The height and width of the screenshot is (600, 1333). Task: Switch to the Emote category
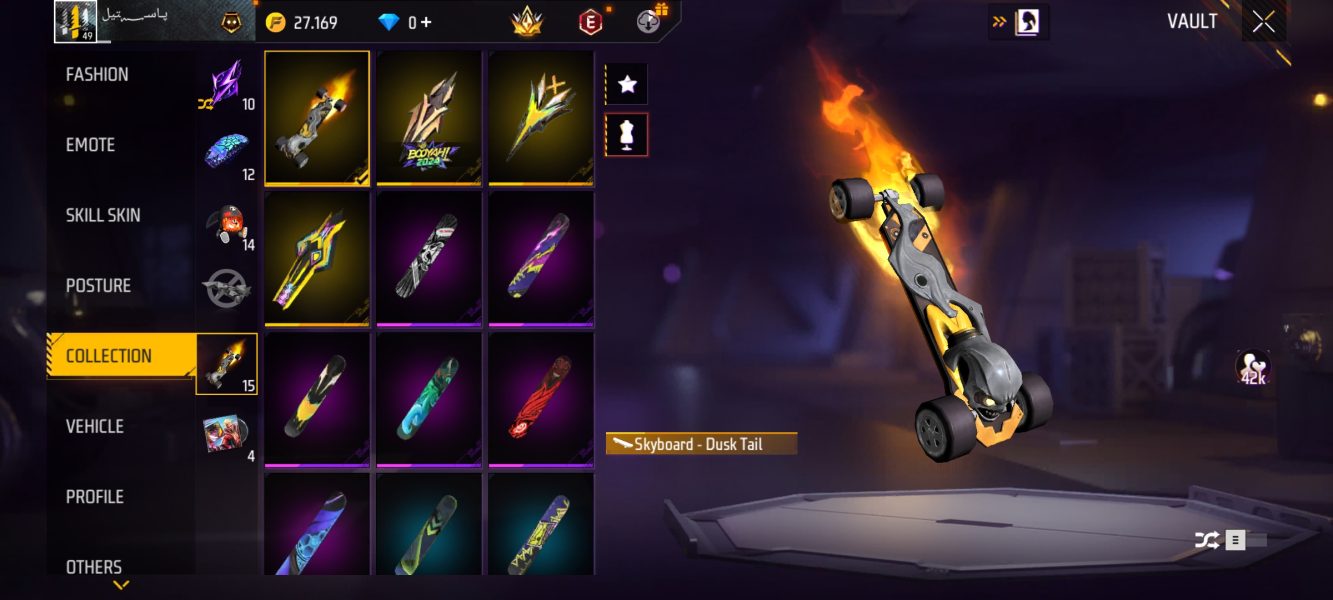[x=91, y=145]
